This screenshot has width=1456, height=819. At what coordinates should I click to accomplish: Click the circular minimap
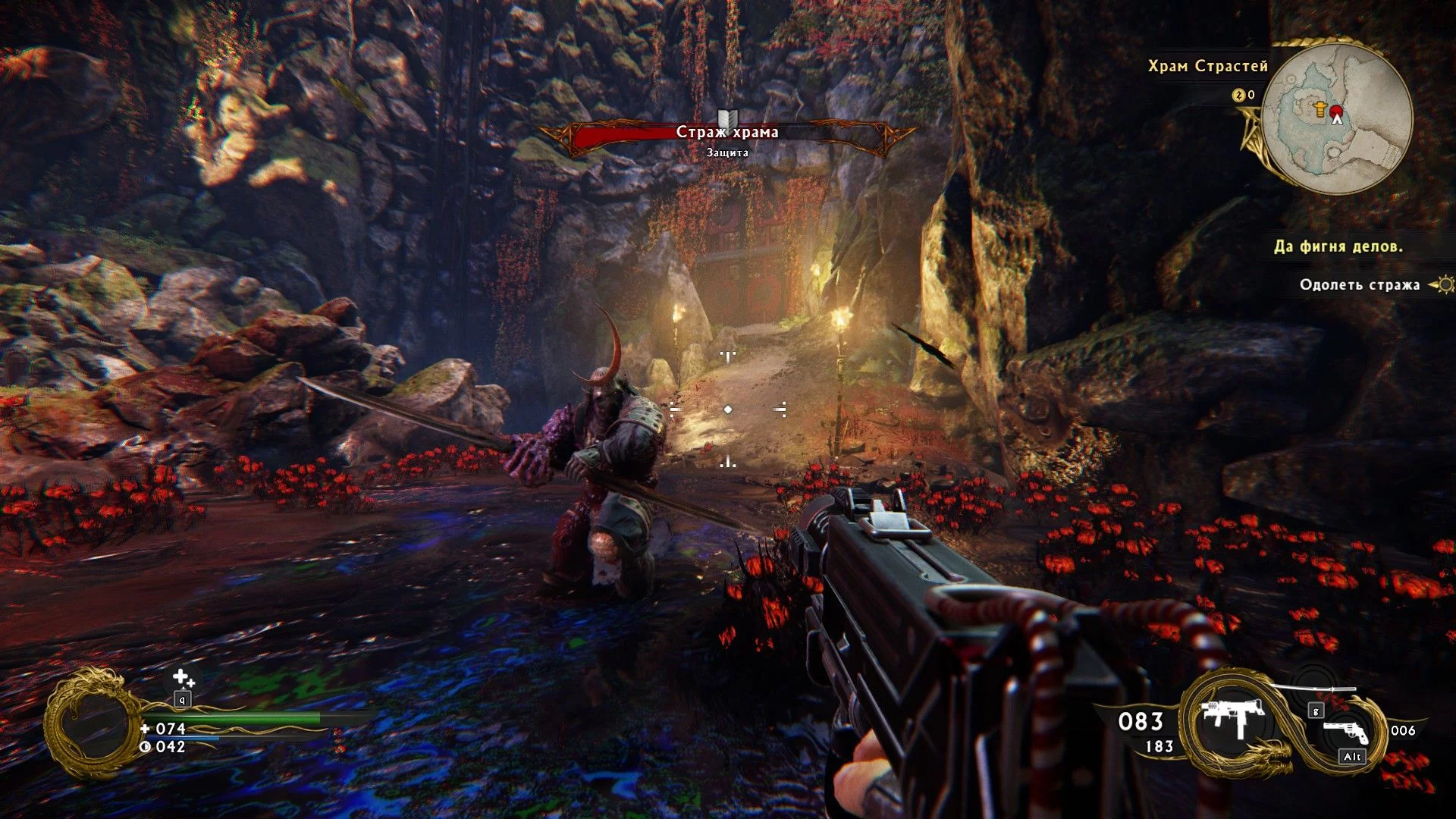(x=1338, y=119)
